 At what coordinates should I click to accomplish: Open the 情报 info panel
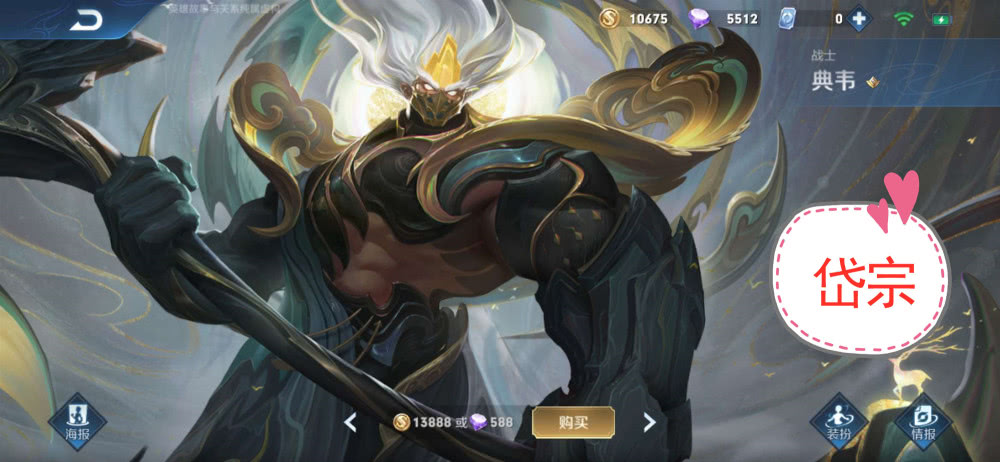tap(923, 419)
